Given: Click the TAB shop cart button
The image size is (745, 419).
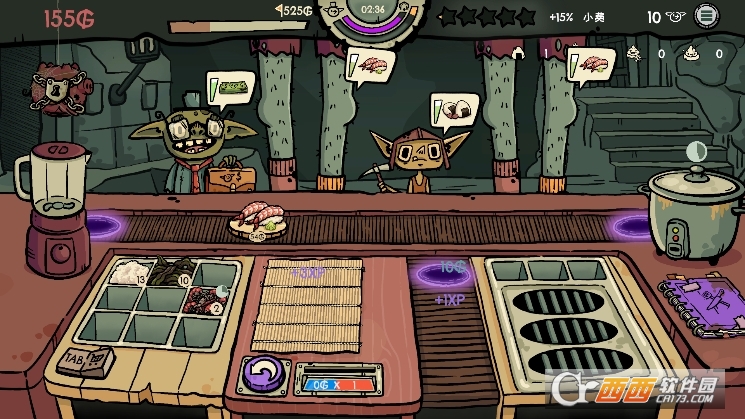Looking at the screenshot, I should [x=86, y=360].
